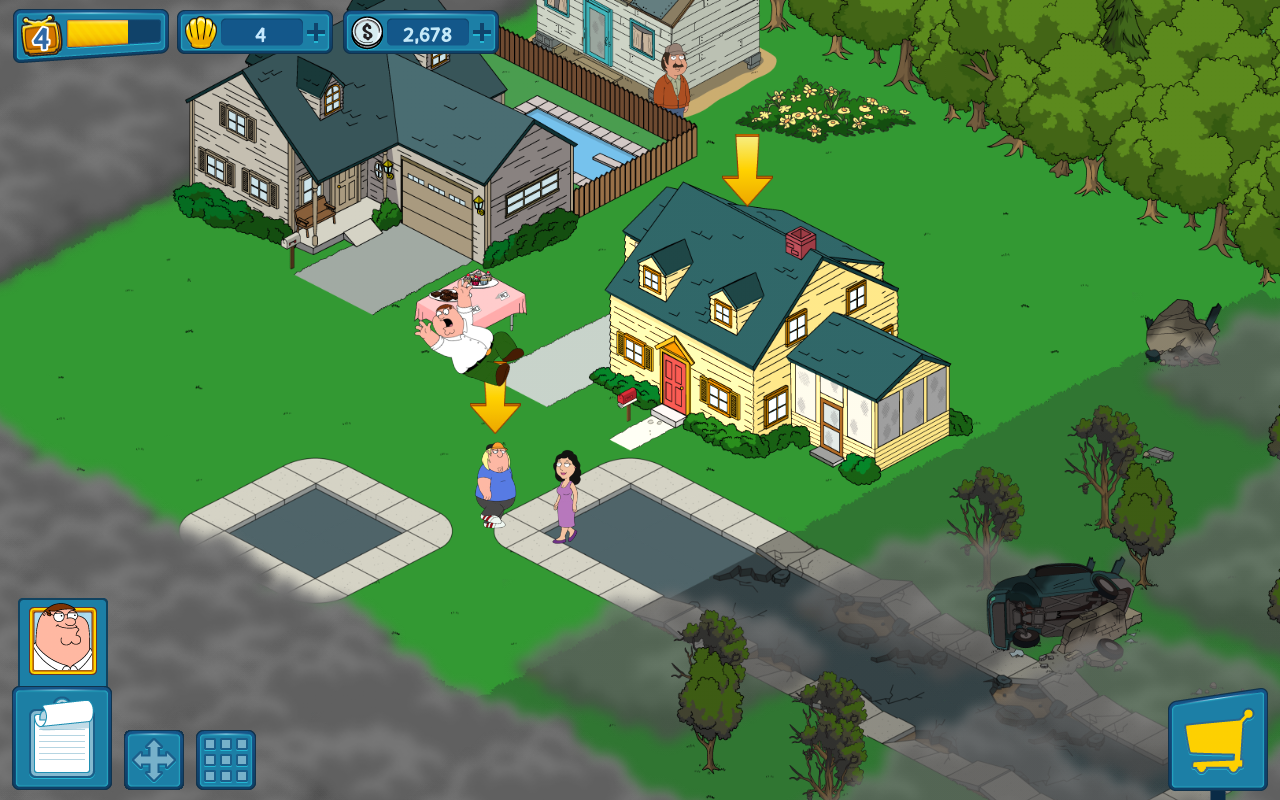Open the task list clipboard
1280x800 pixels.
pos(62,739)
